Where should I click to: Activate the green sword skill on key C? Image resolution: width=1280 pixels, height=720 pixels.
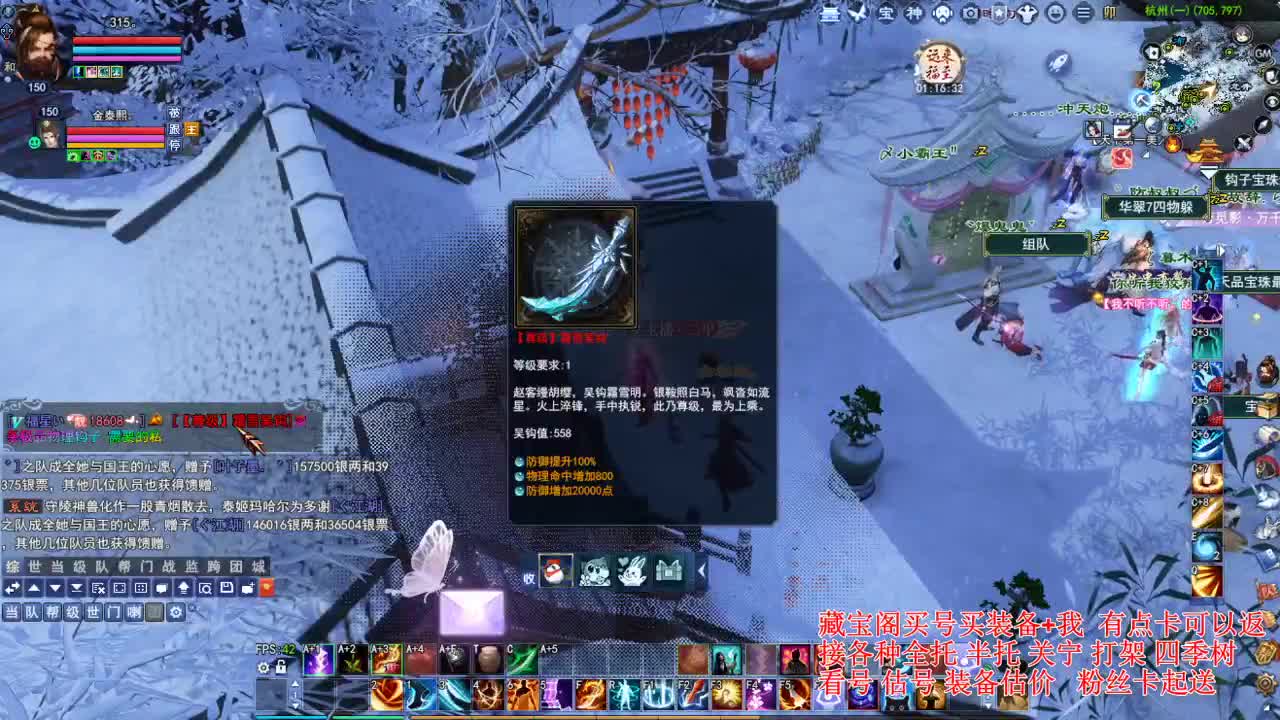click(x=522, y=660)
